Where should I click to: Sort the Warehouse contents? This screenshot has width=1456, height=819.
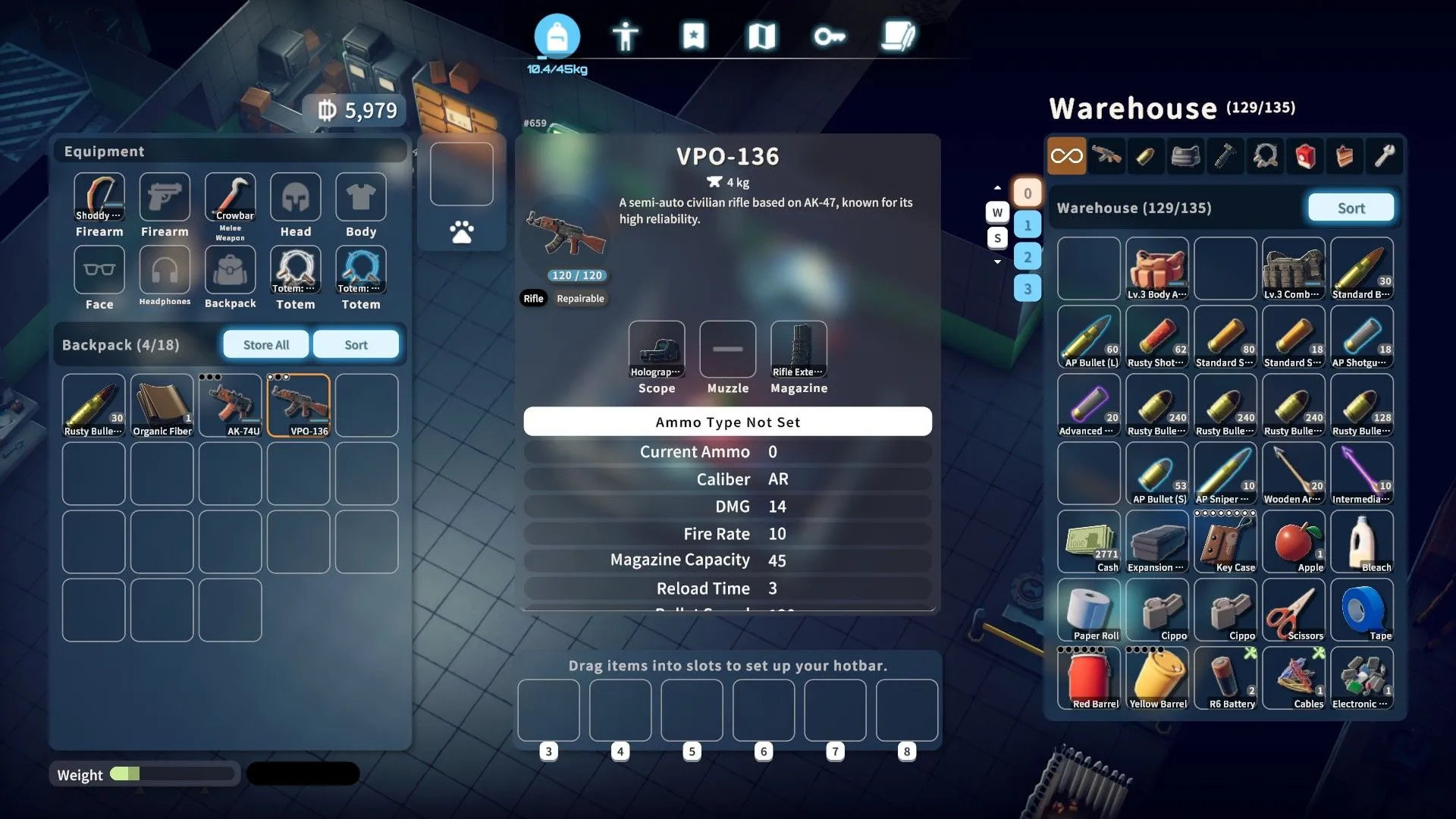click(x=1351, y=207)
